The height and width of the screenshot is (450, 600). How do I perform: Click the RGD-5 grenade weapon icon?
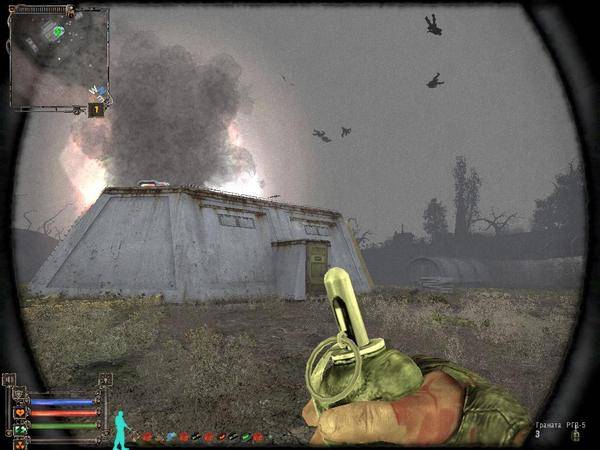pyautogui.click(x=574, y=434)
